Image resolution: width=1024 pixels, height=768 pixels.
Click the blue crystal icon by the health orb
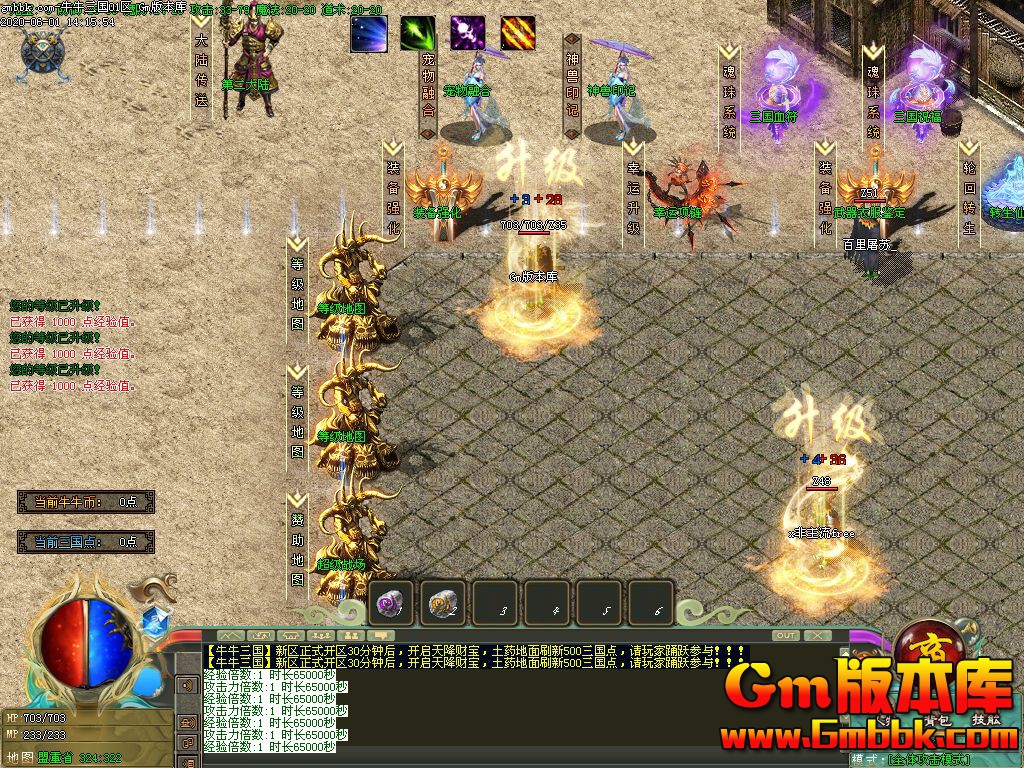pos(153,621)
